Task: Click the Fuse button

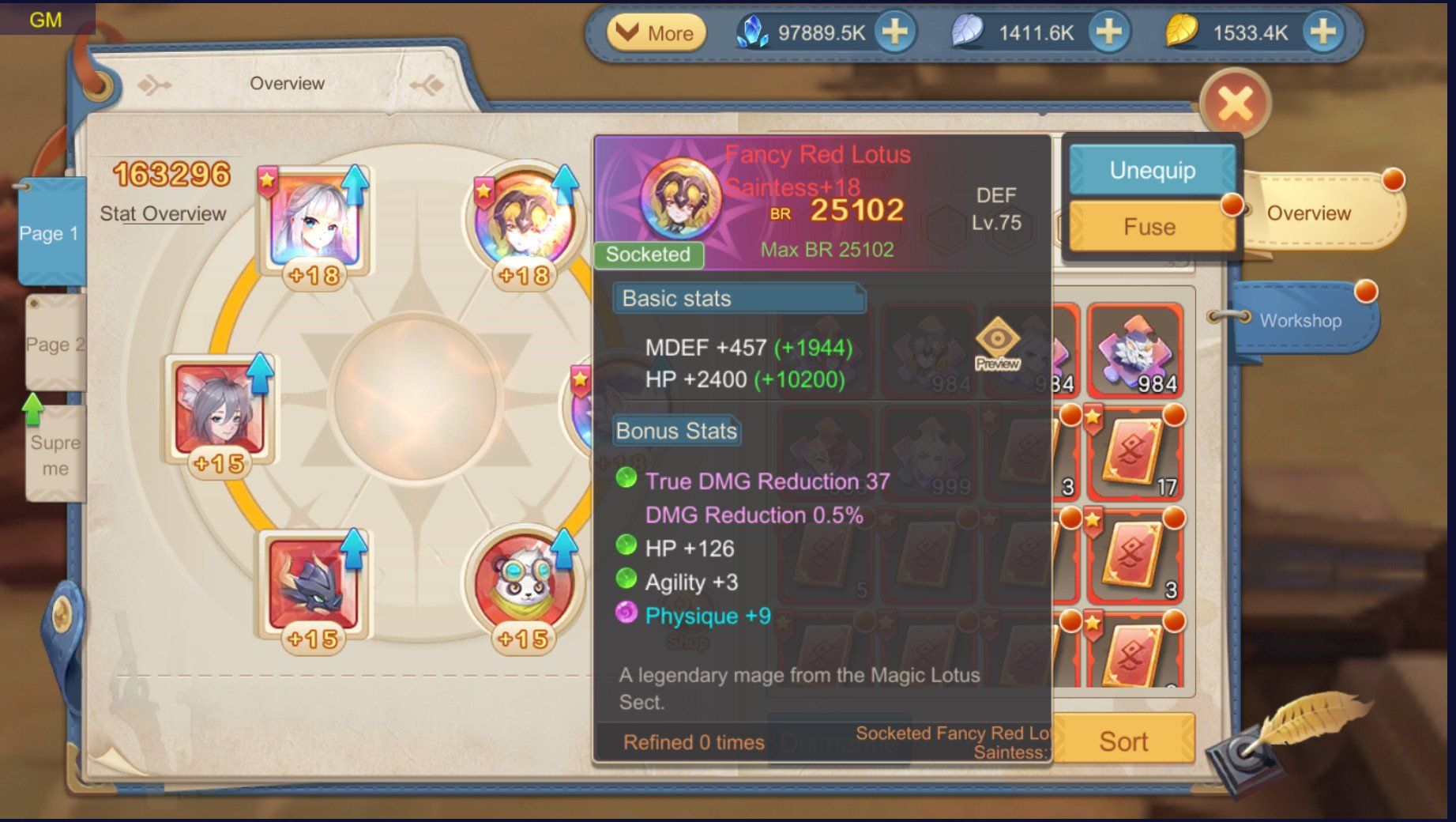Action: 1149,227
